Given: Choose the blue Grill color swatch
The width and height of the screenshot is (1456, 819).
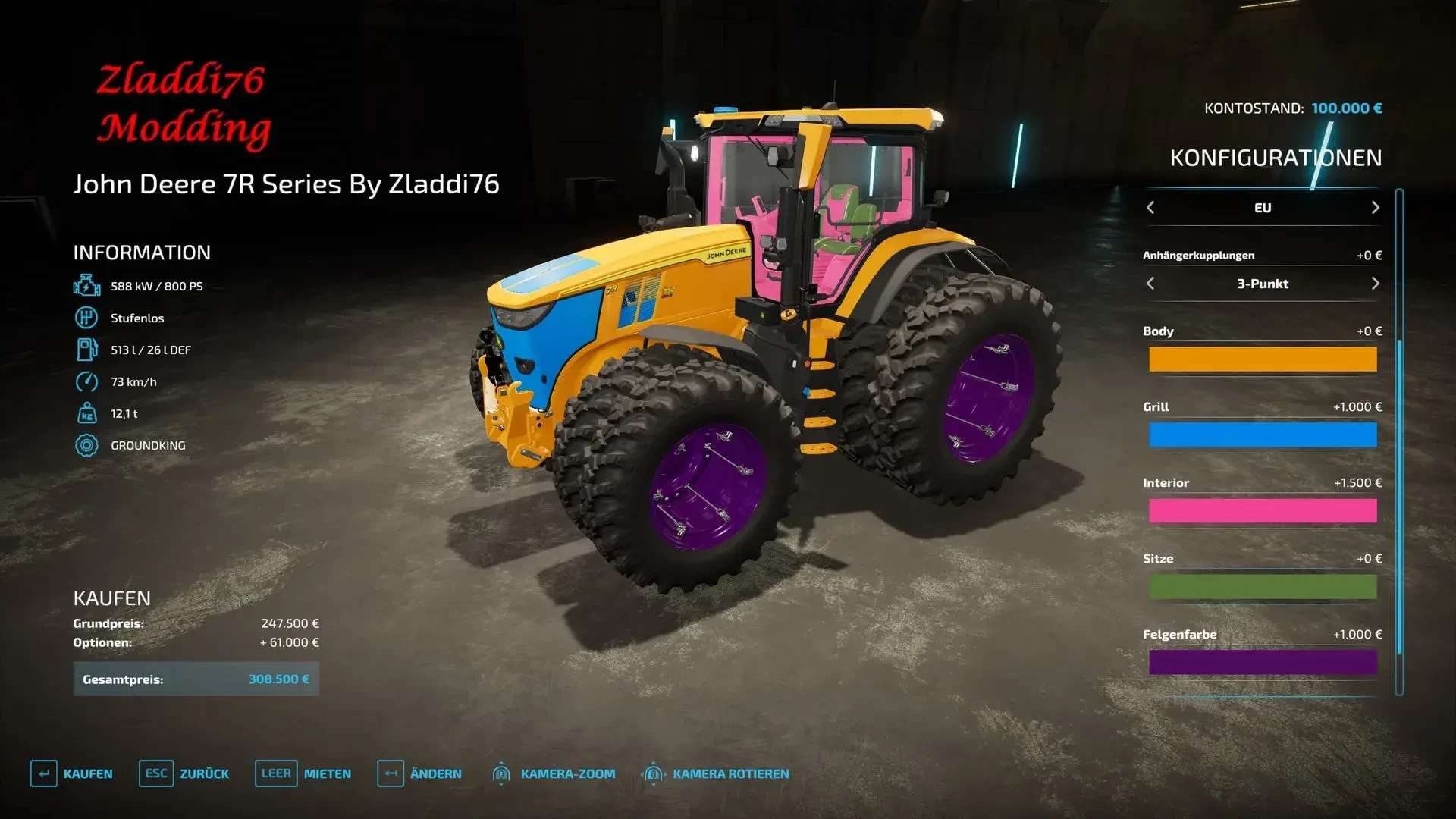Looking at the screenshot, I should [x=1262, y=435].
